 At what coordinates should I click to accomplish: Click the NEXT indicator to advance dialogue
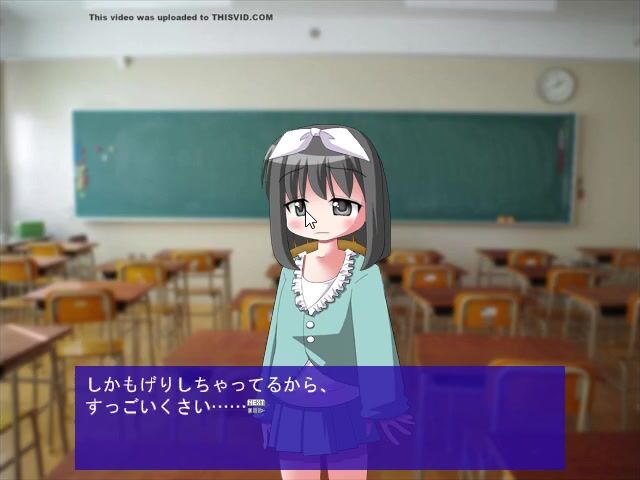(255, 406)
